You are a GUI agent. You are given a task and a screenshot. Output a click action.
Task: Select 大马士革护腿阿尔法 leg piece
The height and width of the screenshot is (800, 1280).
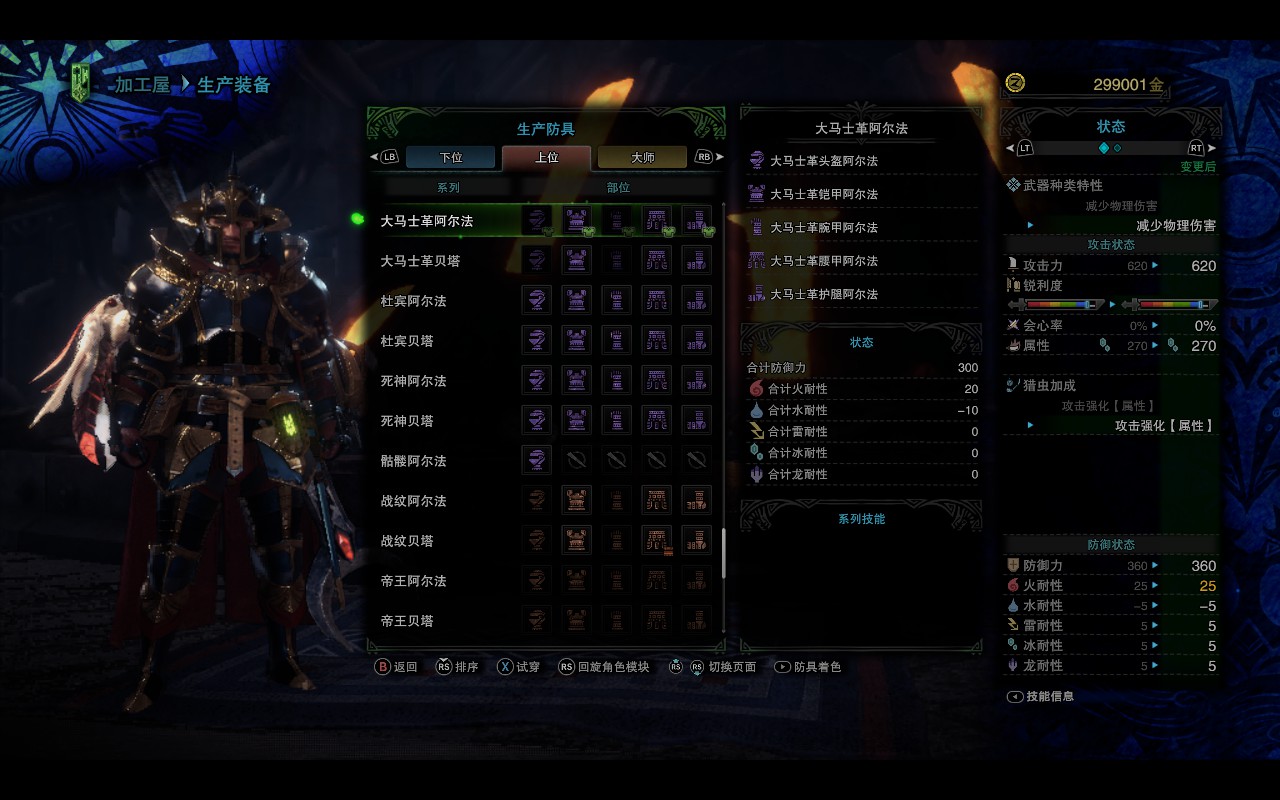click(823, 294)
